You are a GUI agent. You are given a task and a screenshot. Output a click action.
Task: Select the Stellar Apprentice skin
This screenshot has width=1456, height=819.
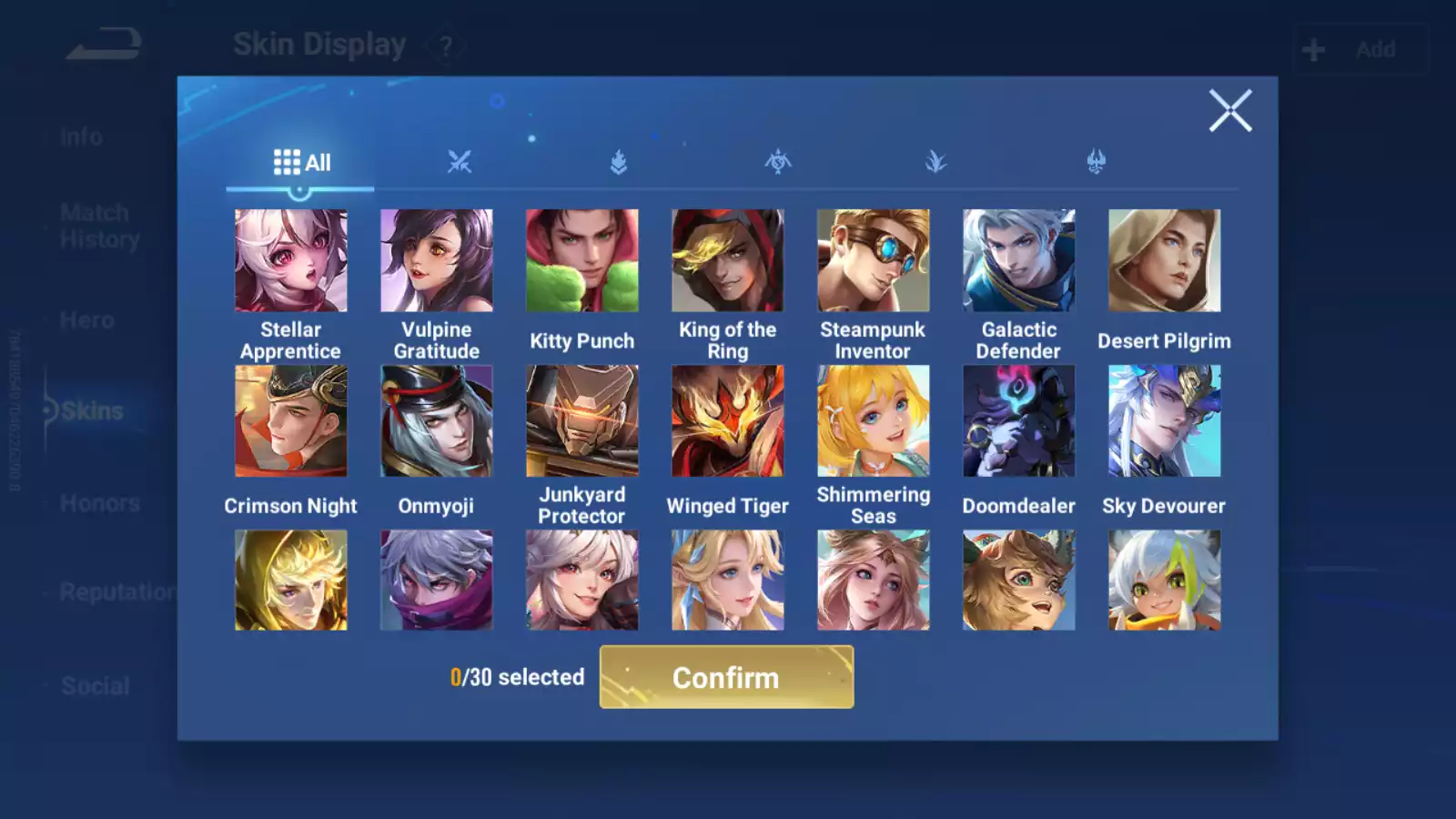tap(291, 261)
